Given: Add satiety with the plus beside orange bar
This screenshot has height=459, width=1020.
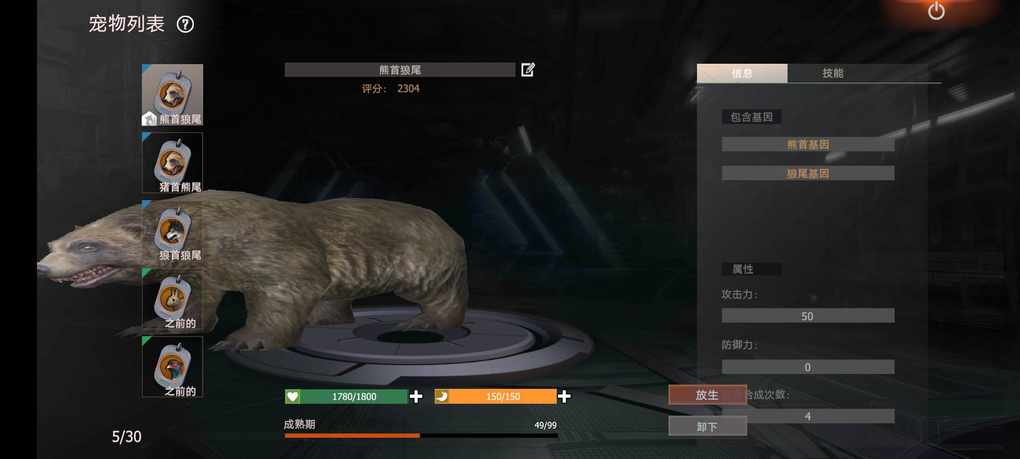Looking at the screenshot, I should coord(564,397).
